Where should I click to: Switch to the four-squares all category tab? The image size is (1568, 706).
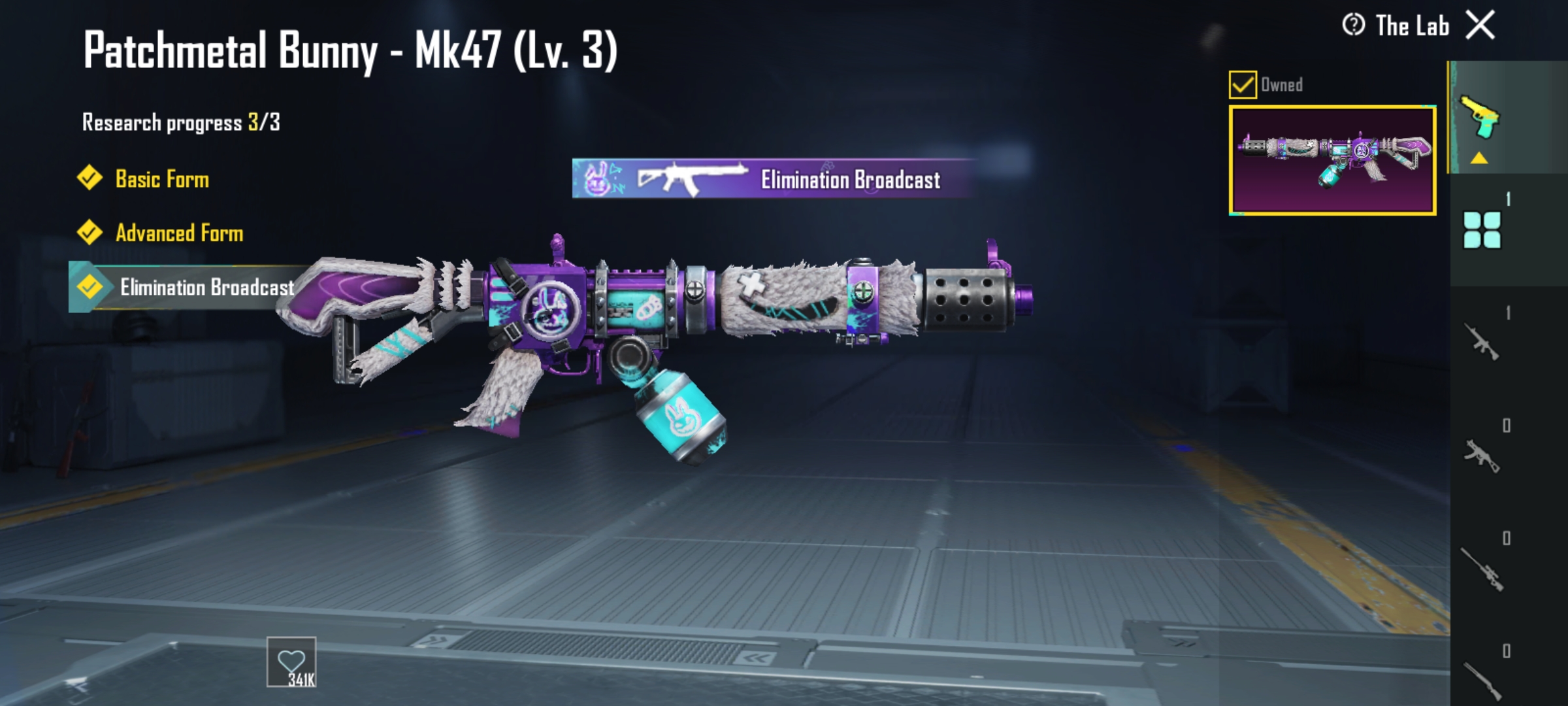[x=1481, y=229]
